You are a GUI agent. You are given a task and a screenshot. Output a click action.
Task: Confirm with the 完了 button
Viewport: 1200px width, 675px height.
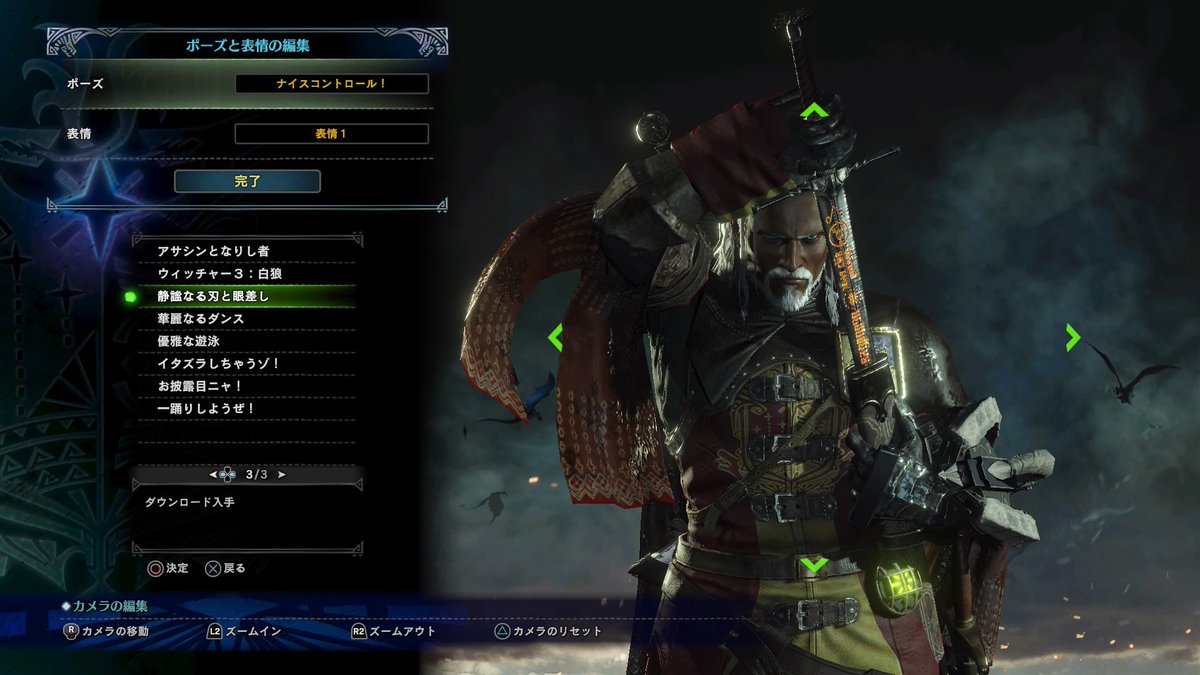[x=247, y=181]
